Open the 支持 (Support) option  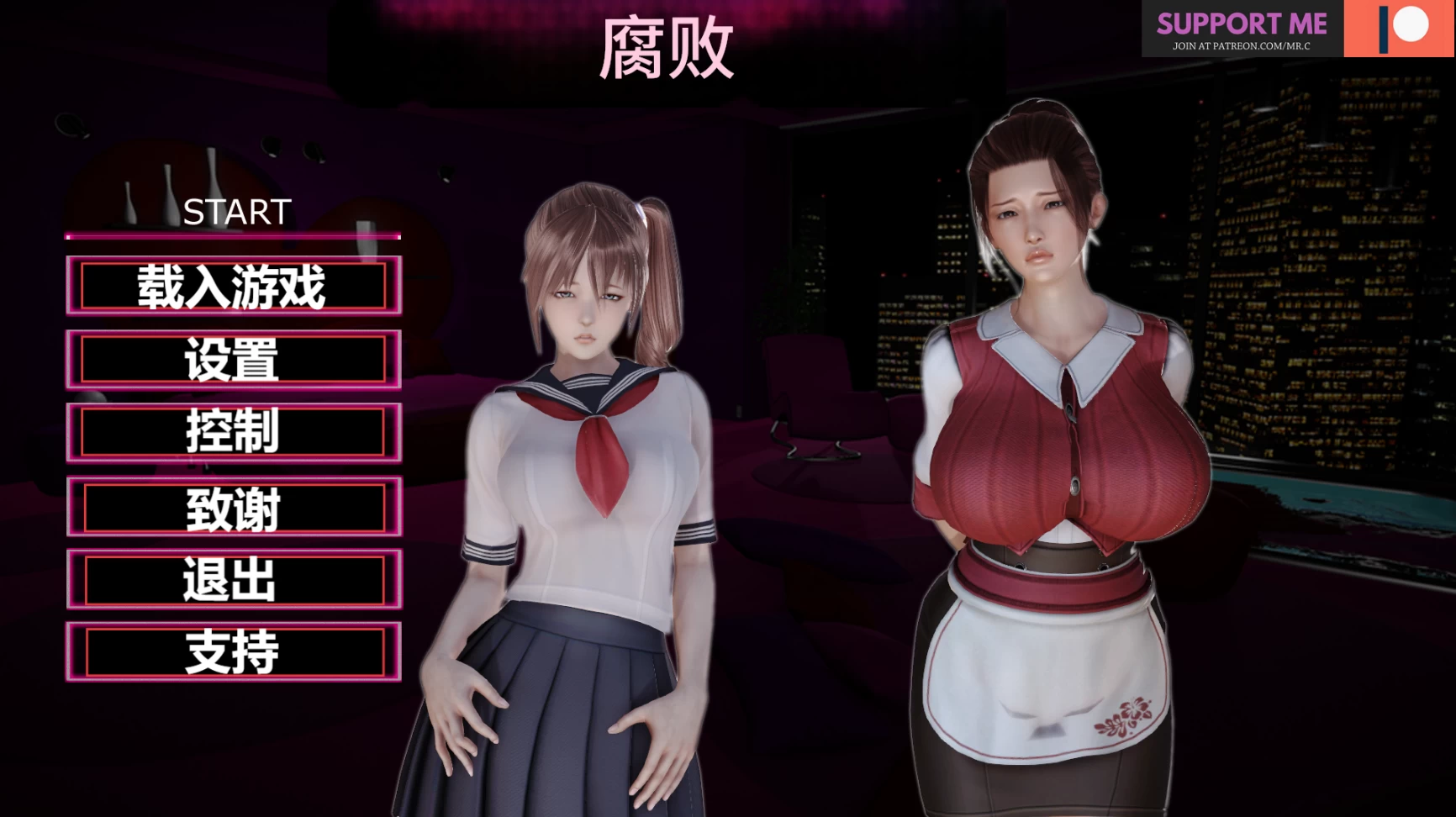(x=233, y=652)
